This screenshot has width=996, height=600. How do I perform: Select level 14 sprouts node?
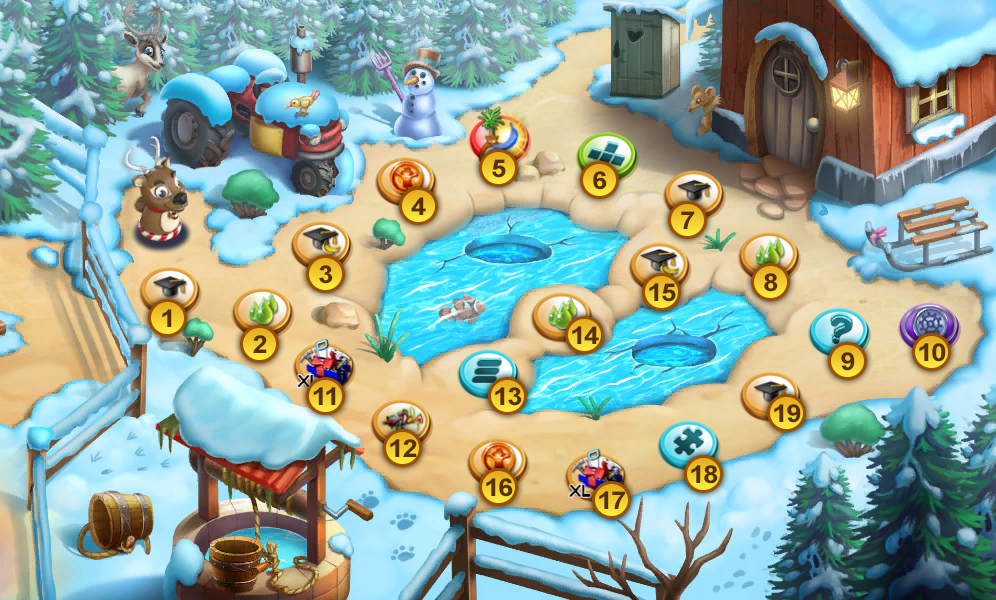(561, 315)
